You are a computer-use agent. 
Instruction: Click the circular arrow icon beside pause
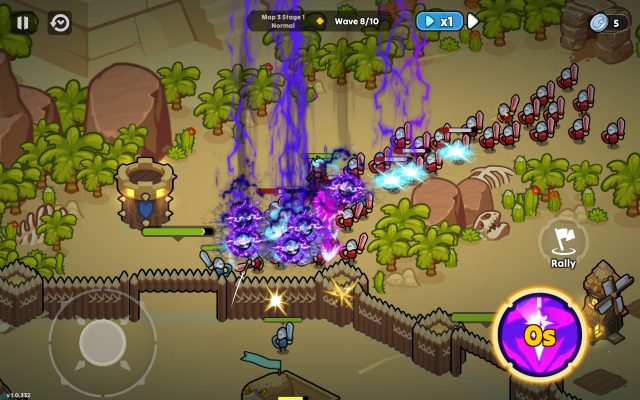[x=60, y=22]
